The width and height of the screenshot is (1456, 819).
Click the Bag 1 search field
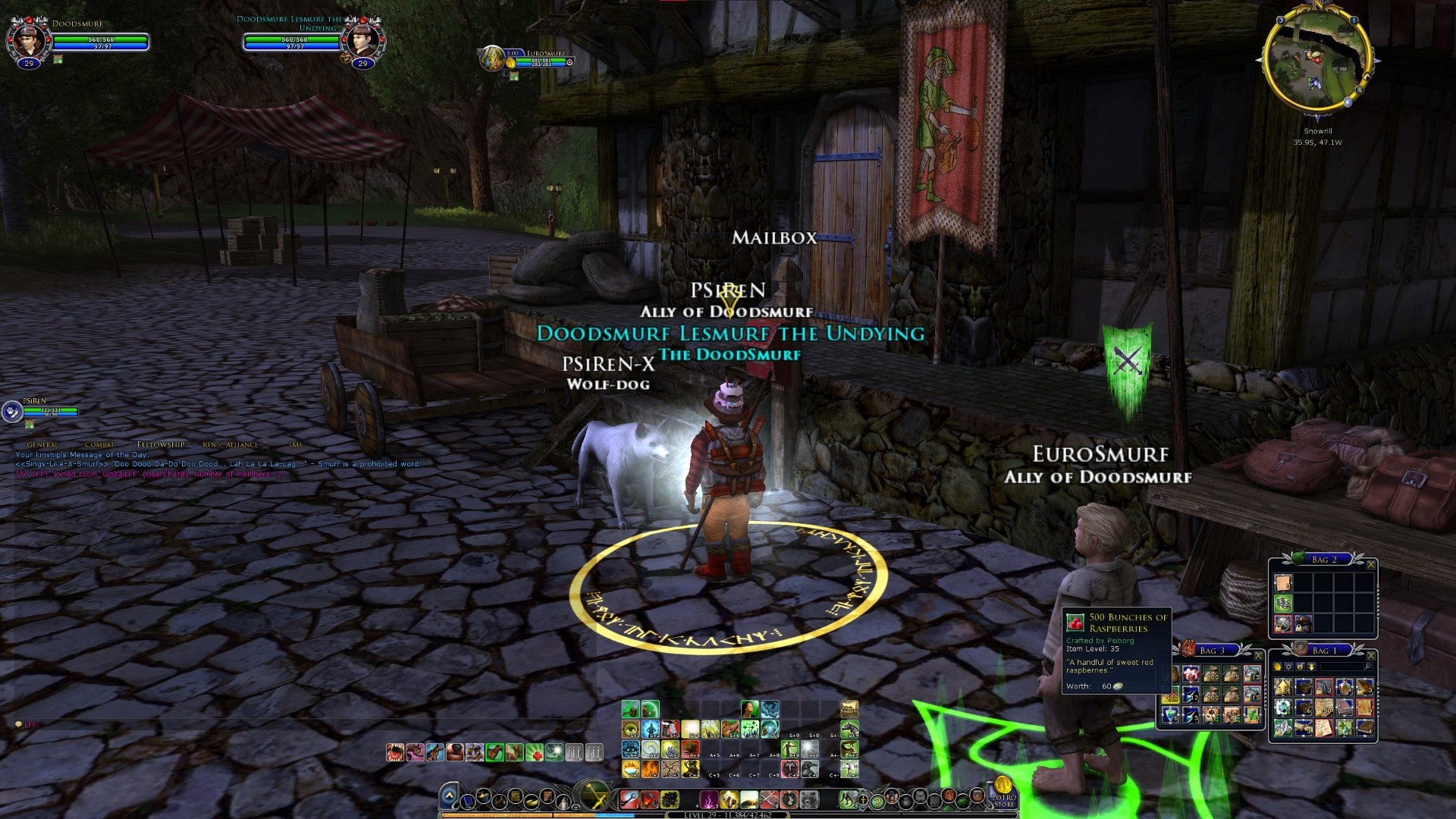(x=1342, y=667)
